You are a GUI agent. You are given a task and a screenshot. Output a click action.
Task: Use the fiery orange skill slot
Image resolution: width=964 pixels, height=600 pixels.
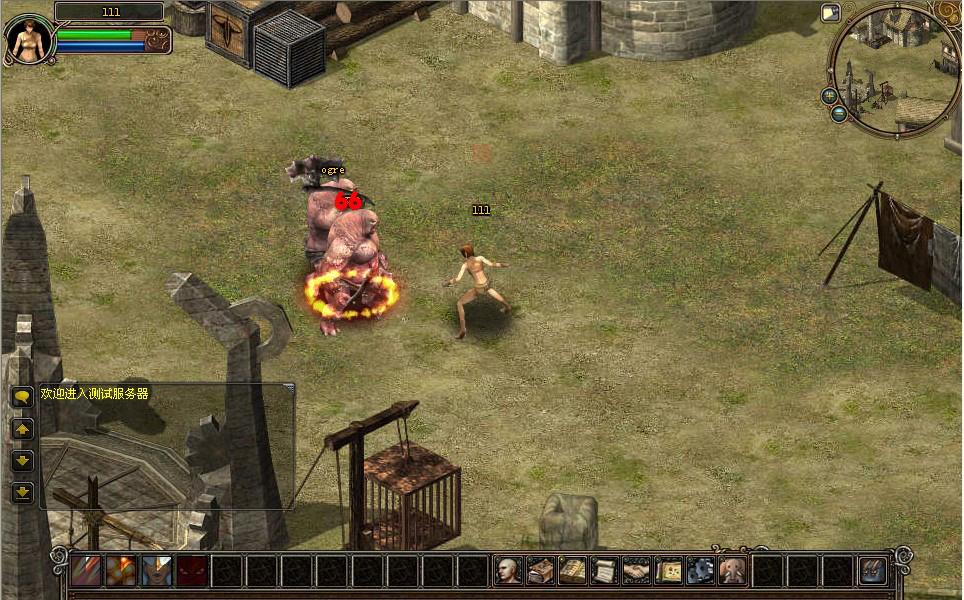121,571
